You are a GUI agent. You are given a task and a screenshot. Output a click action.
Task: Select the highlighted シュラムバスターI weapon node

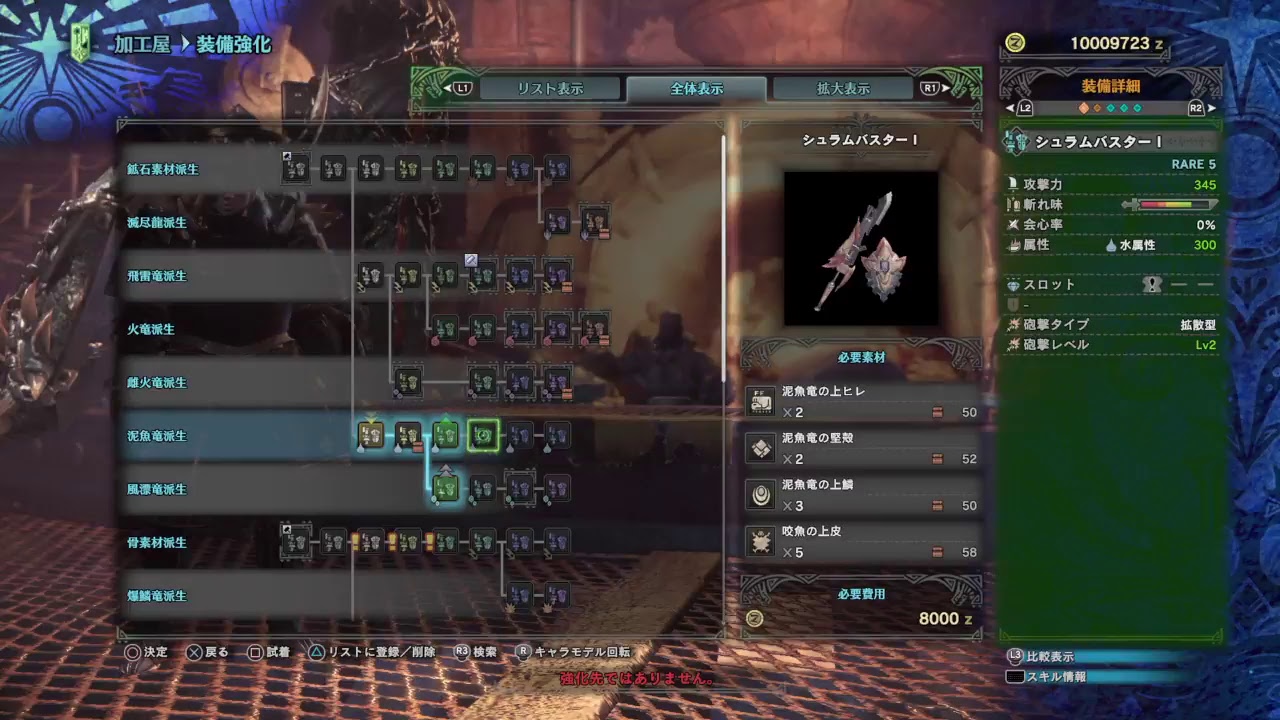(484, 436)
